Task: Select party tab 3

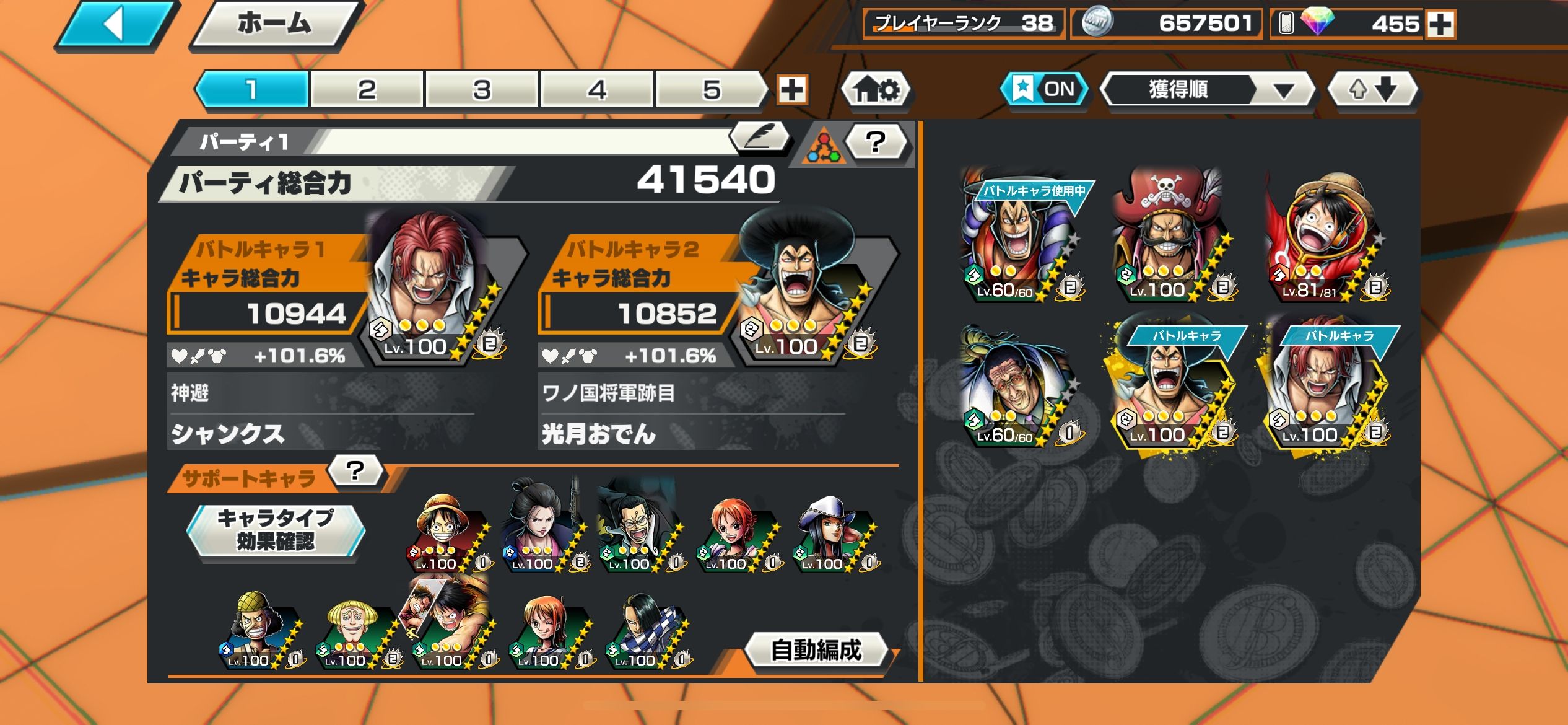Action: tap(482, 90)
